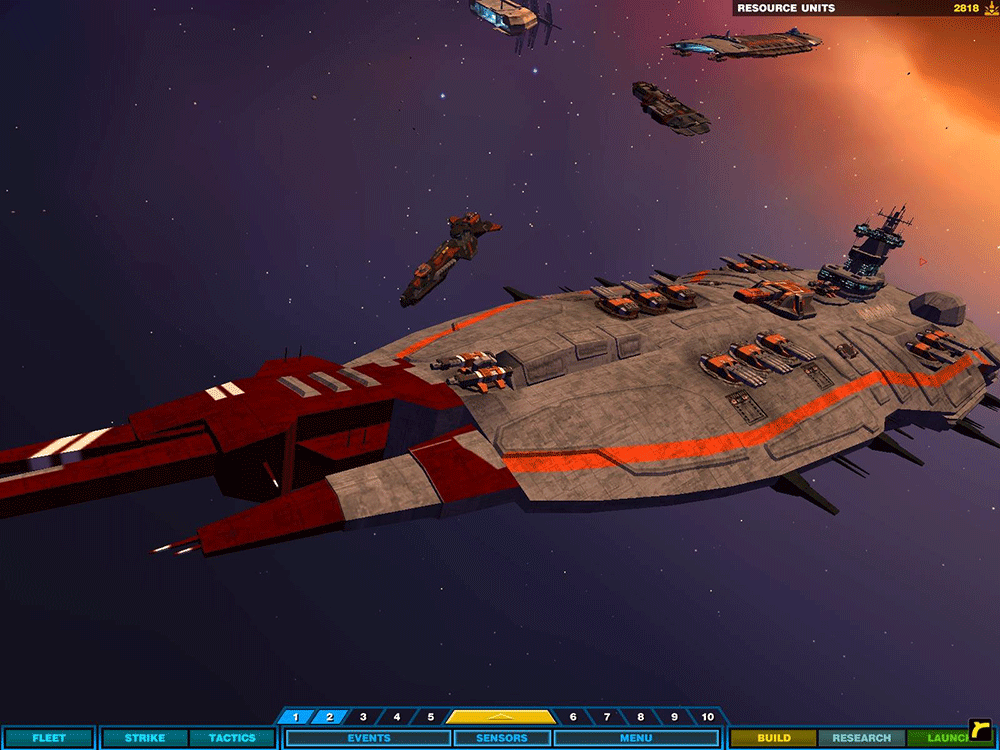Select control group 1 tab
1000x750 pixels.
pyautogui.click(x=296, y=717)
